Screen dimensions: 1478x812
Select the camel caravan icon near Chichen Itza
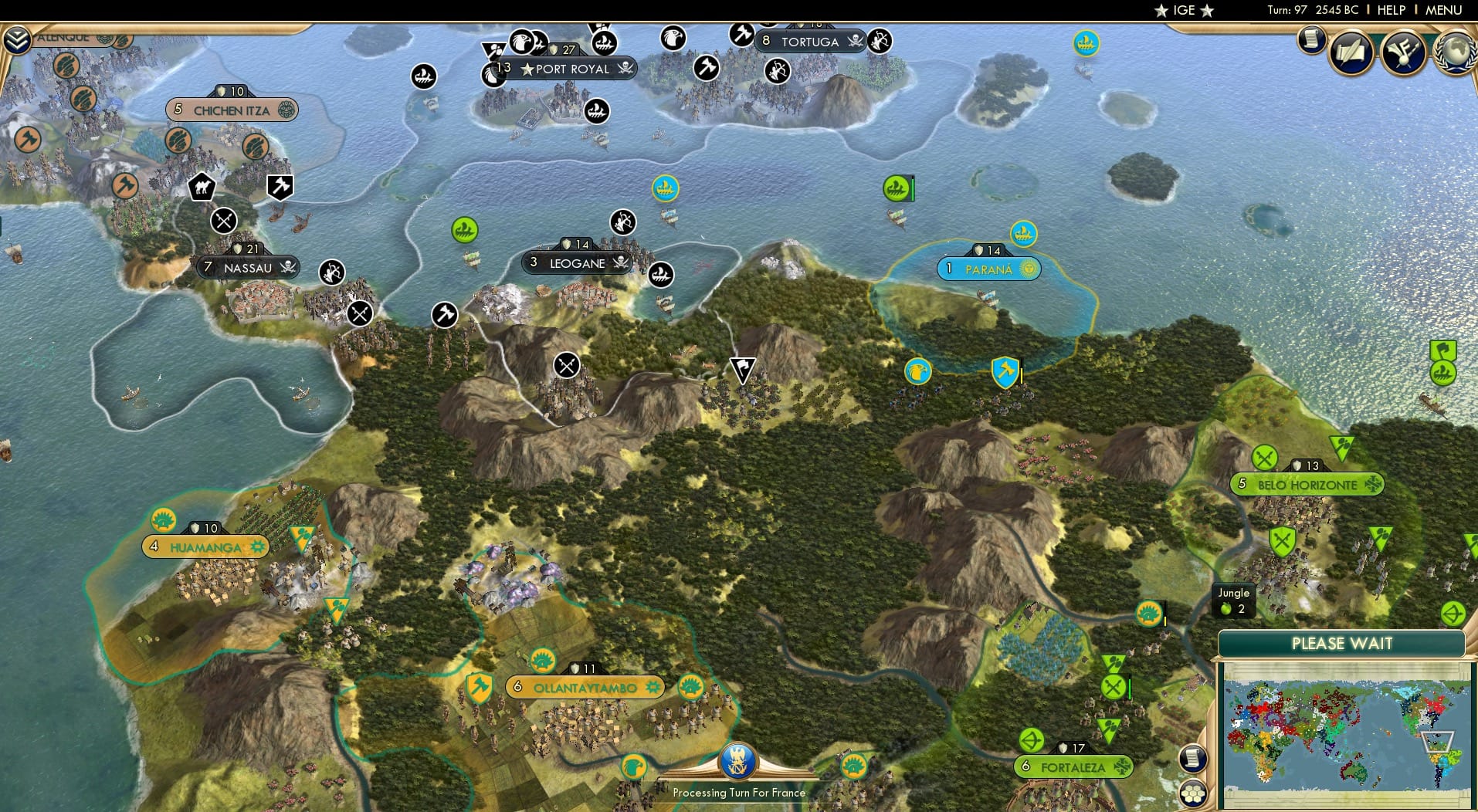(x=201, y=187)
